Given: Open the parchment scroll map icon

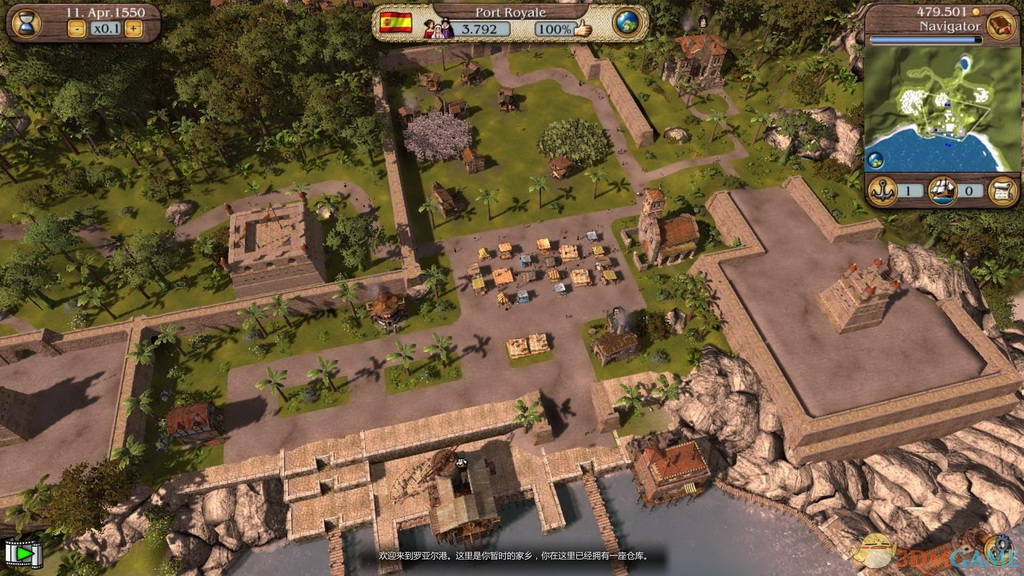Looking at the screenshot, I should [x=1002, y=190].
